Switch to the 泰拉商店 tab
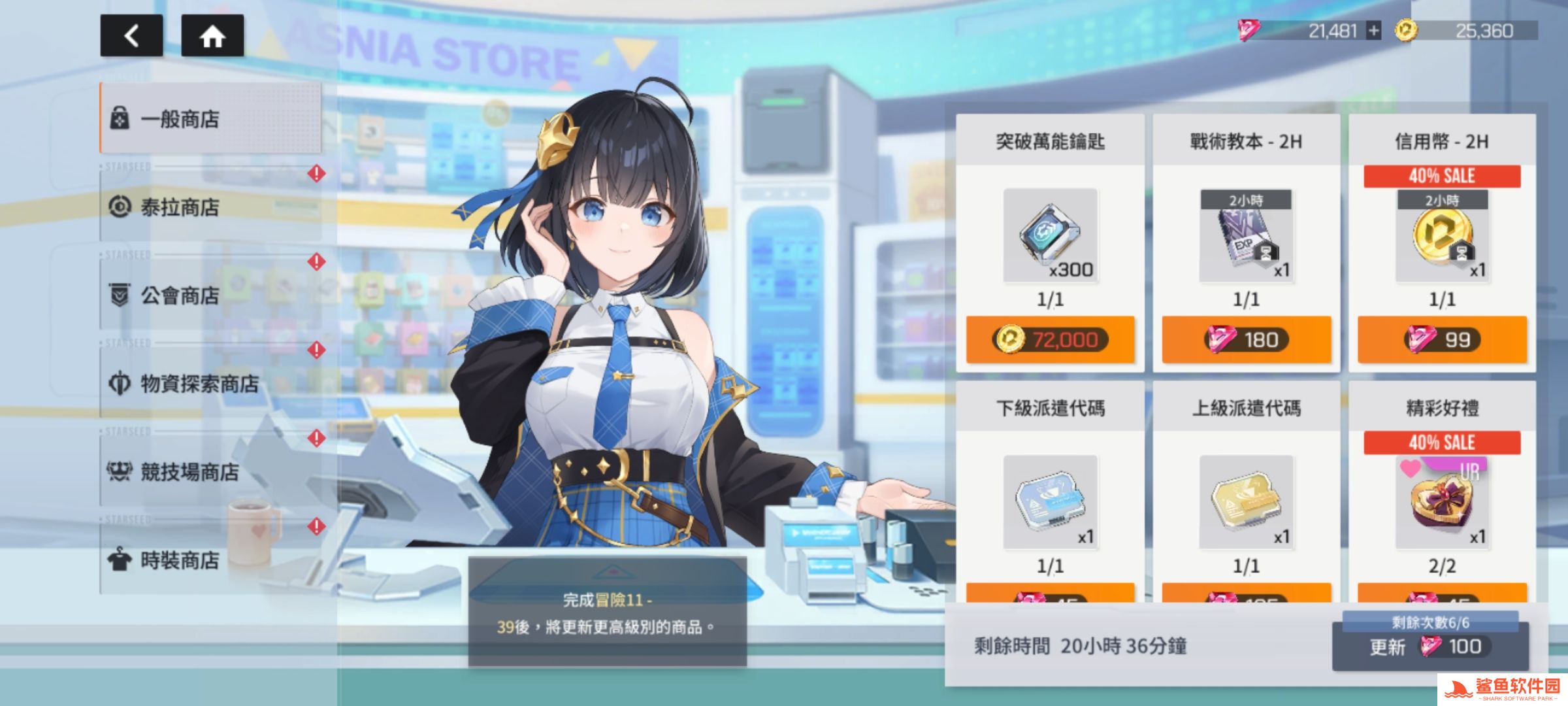 pos(210,207)
